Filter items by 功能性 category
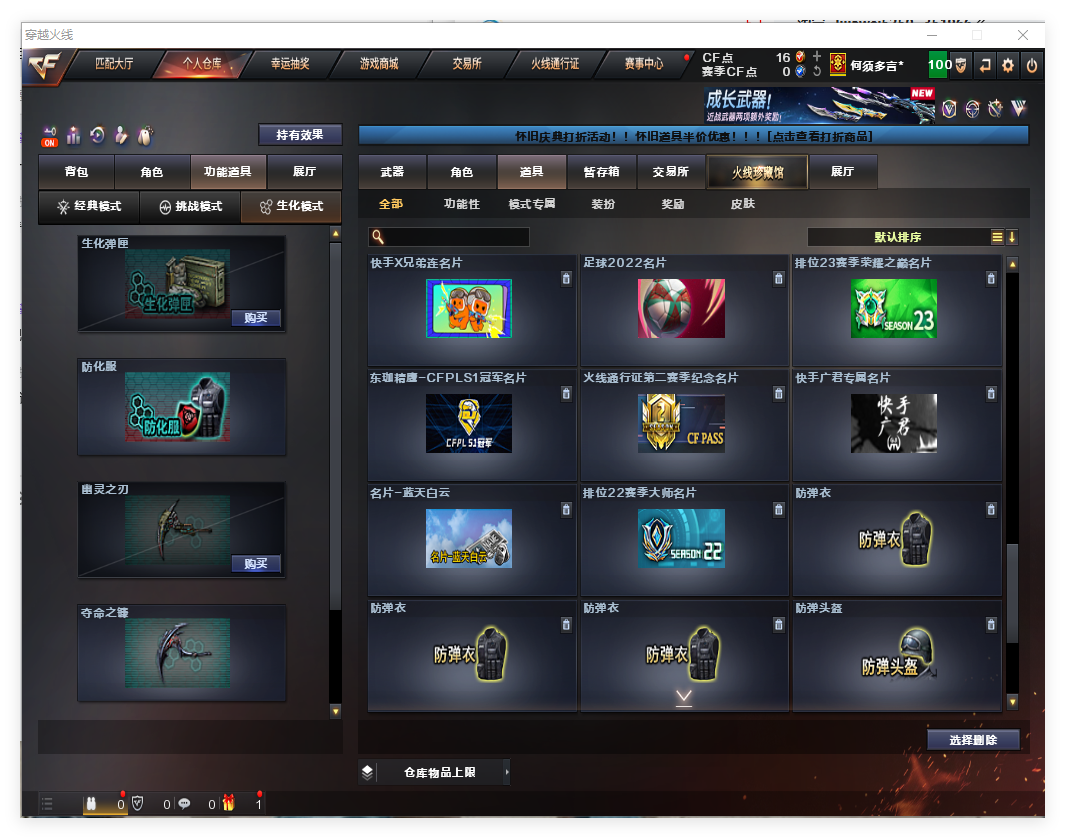 (462, 204)
